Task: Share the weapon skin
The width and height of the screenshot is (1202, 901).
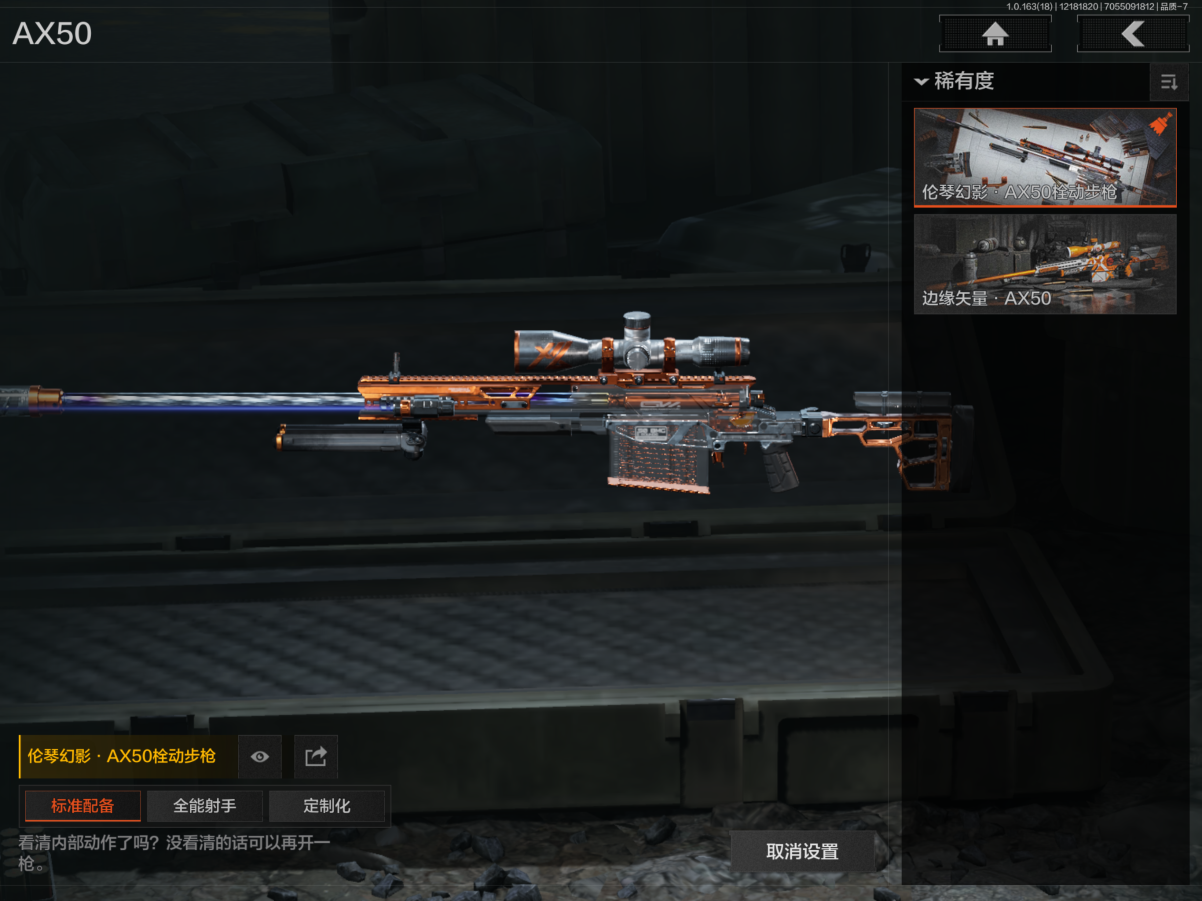Action: coord(316,757)
